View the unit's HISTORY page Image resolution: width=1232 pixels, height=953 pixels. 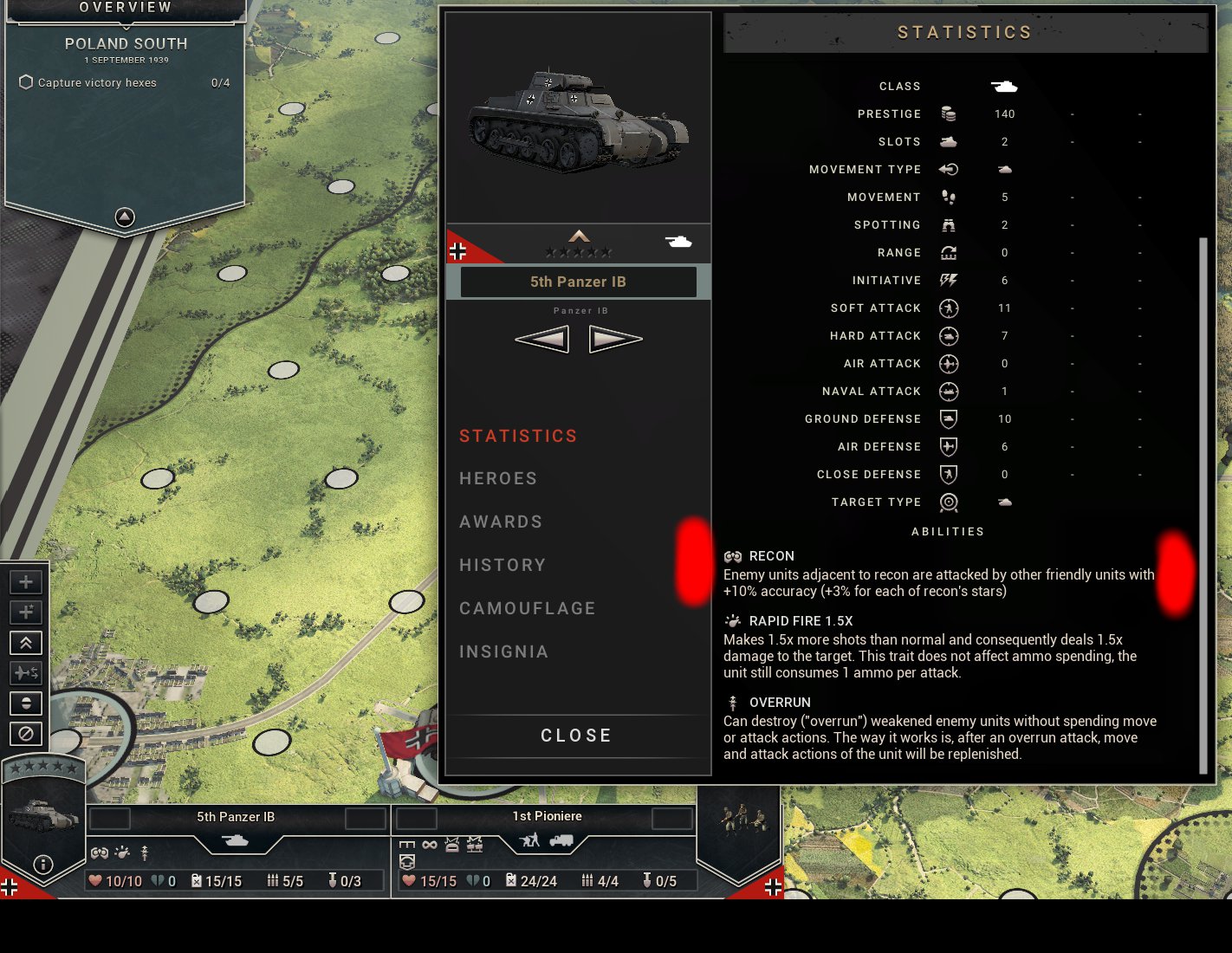(503, 565)
